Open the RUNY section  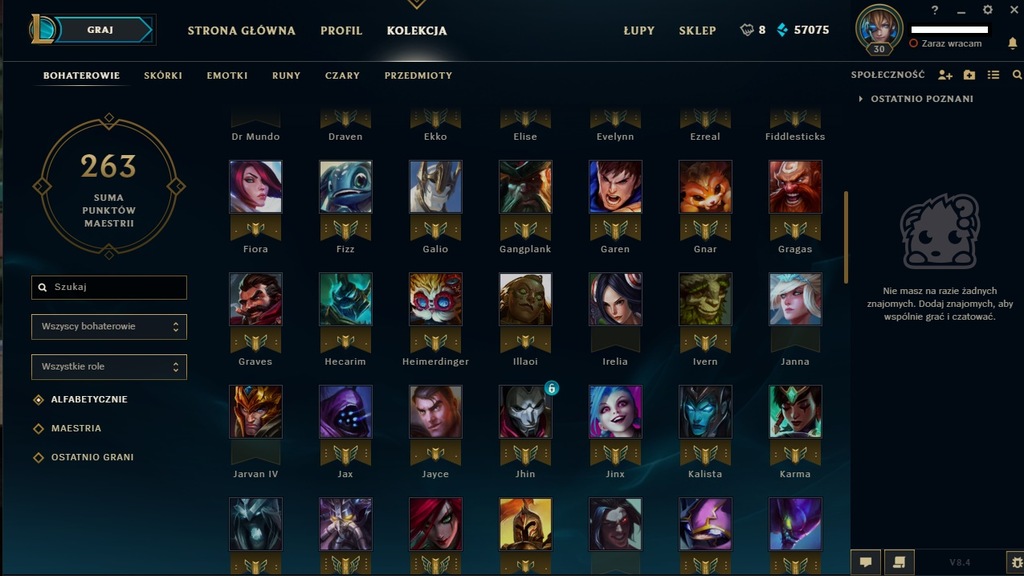click(286, 75)
